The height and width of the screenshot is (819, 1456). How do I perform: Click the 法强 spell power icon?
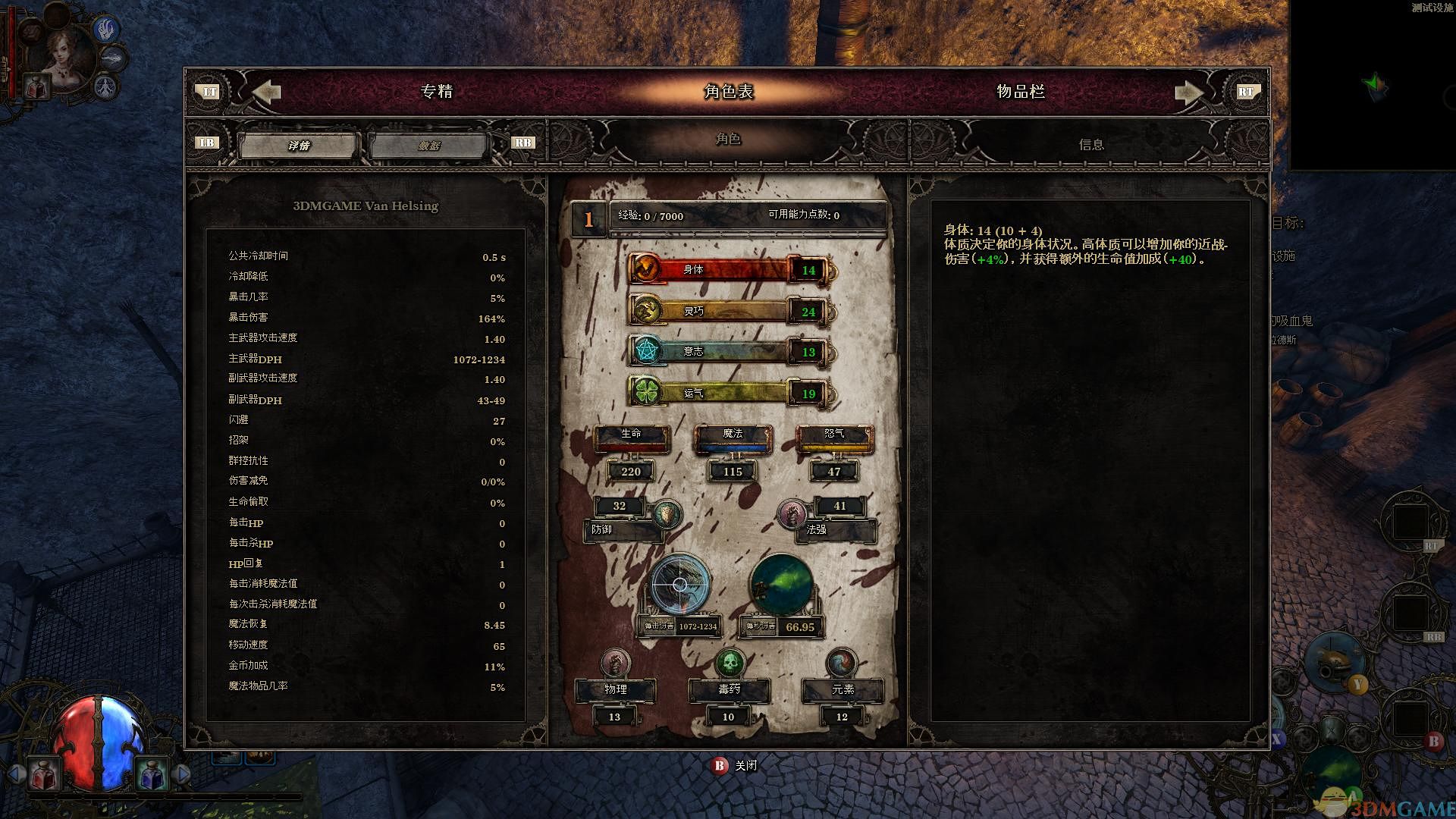click(x=792, y=515)
